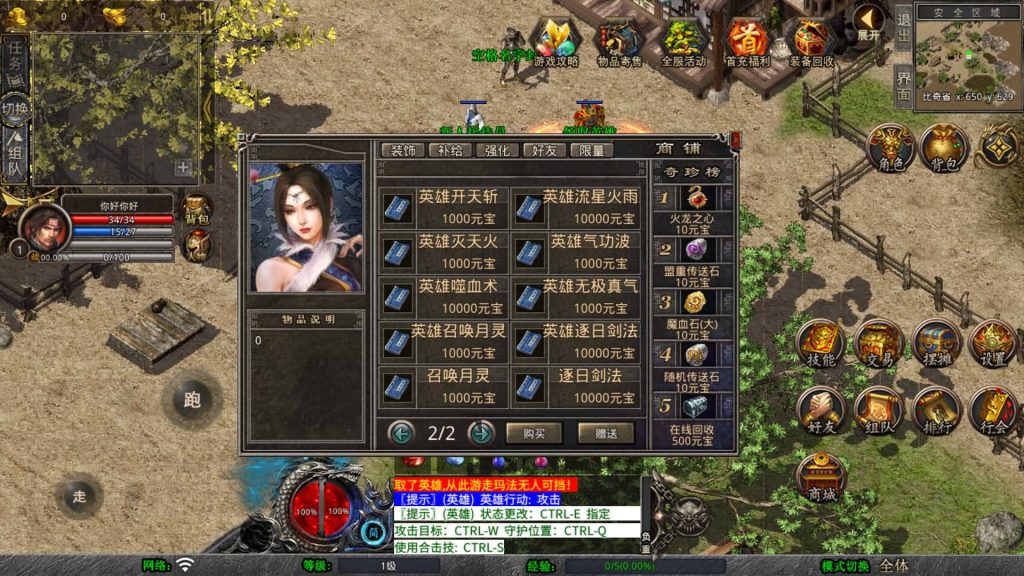
Task: Open the 游戏攻略 game guide
Action: pos(556,44)
